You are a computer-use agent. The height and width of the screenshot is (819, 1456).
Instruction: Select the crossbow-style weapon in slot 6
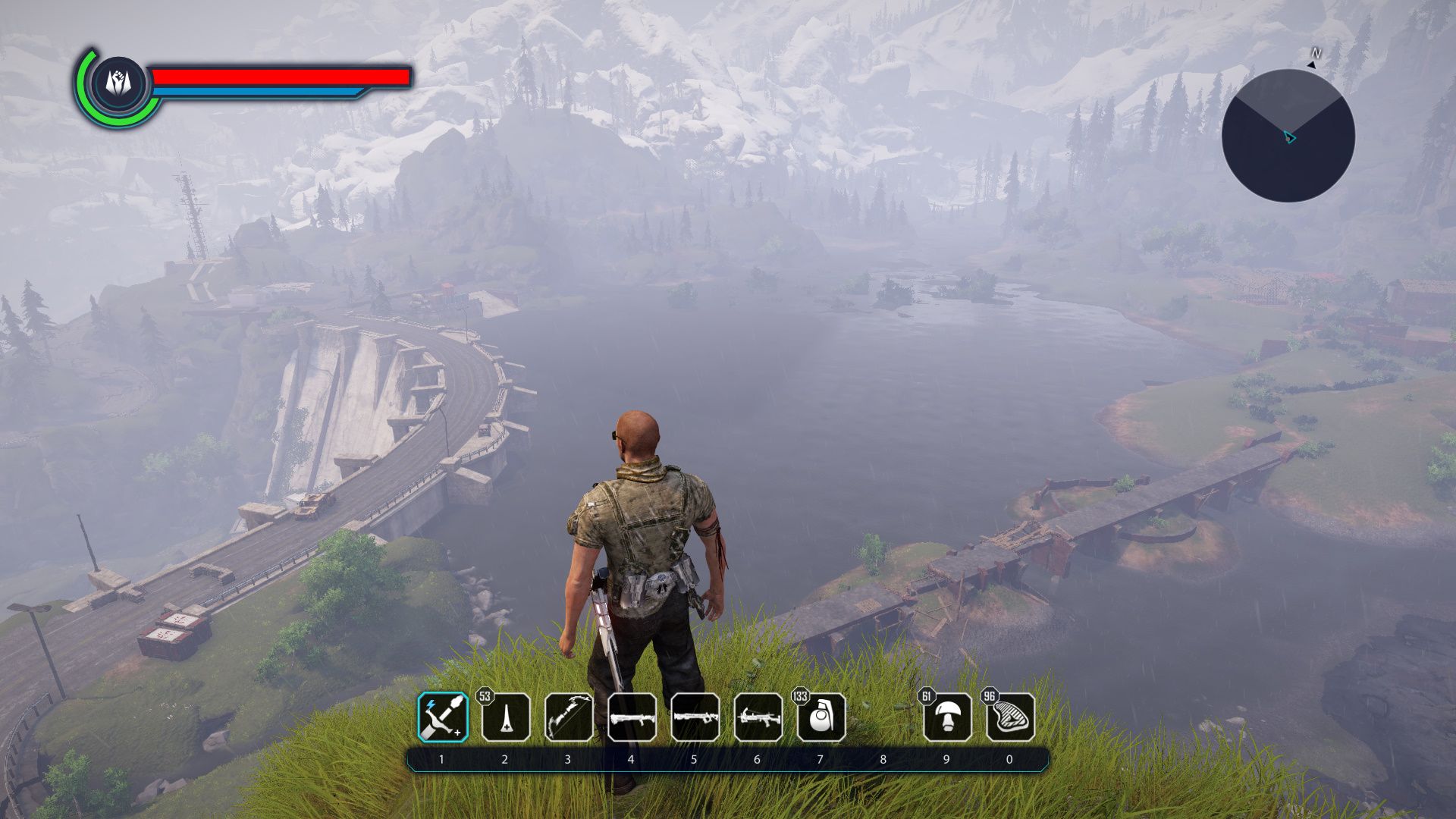758,717
